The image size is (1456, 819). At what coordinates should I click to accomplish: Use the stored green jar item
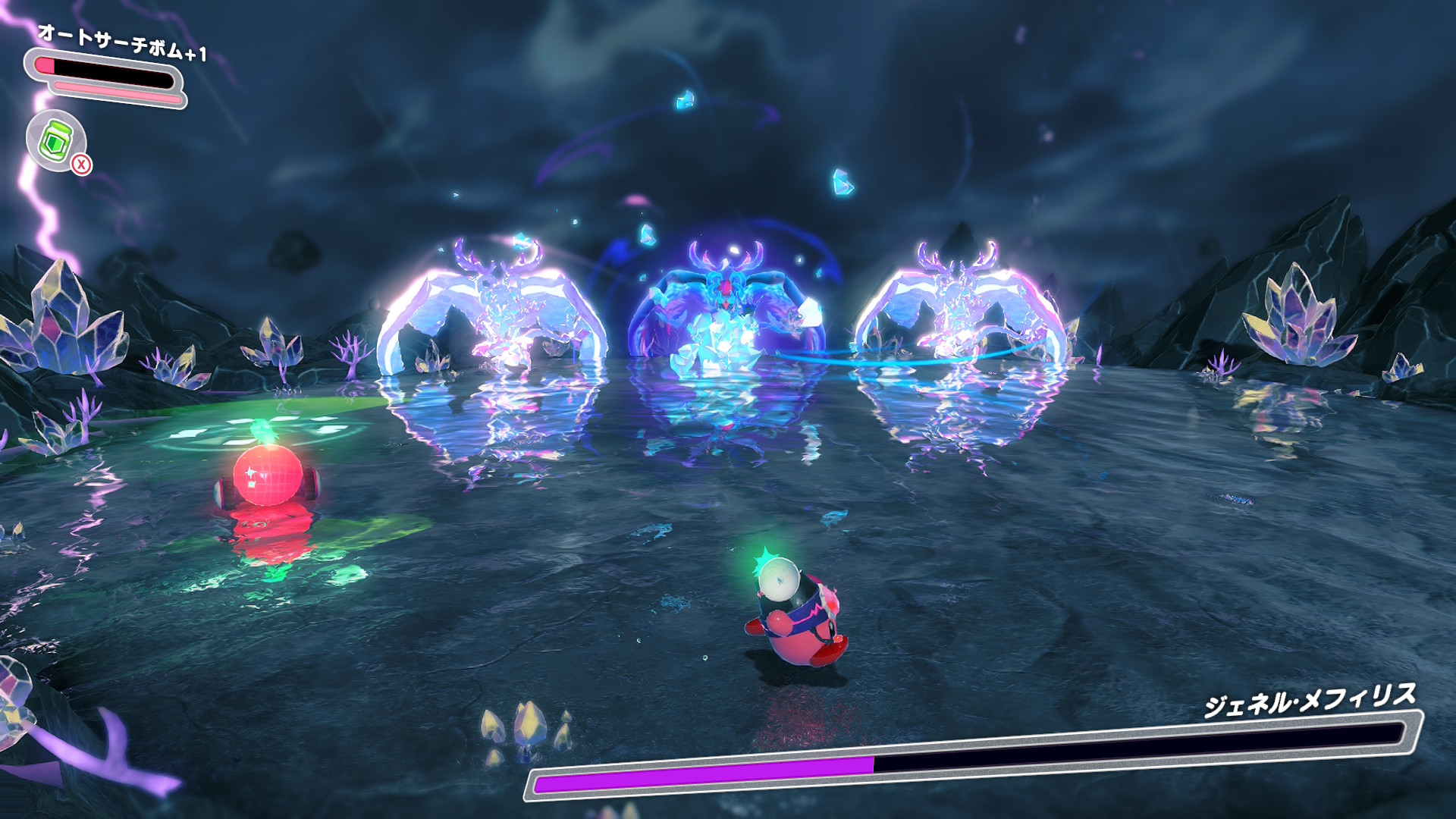click(x=56, y=140)
